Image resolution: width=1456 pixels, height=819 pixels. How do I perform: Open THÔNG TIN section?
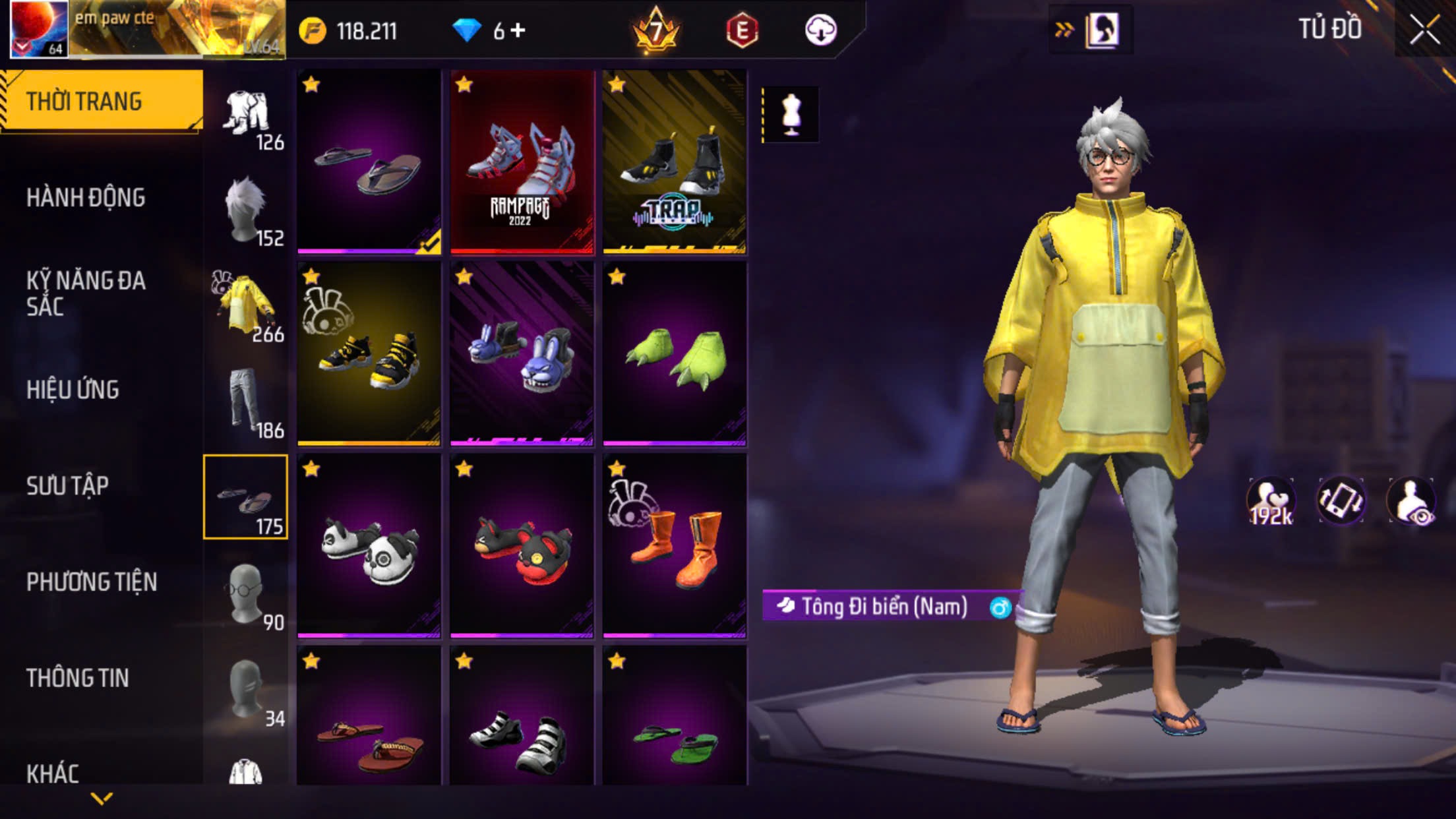click(77, 678)
